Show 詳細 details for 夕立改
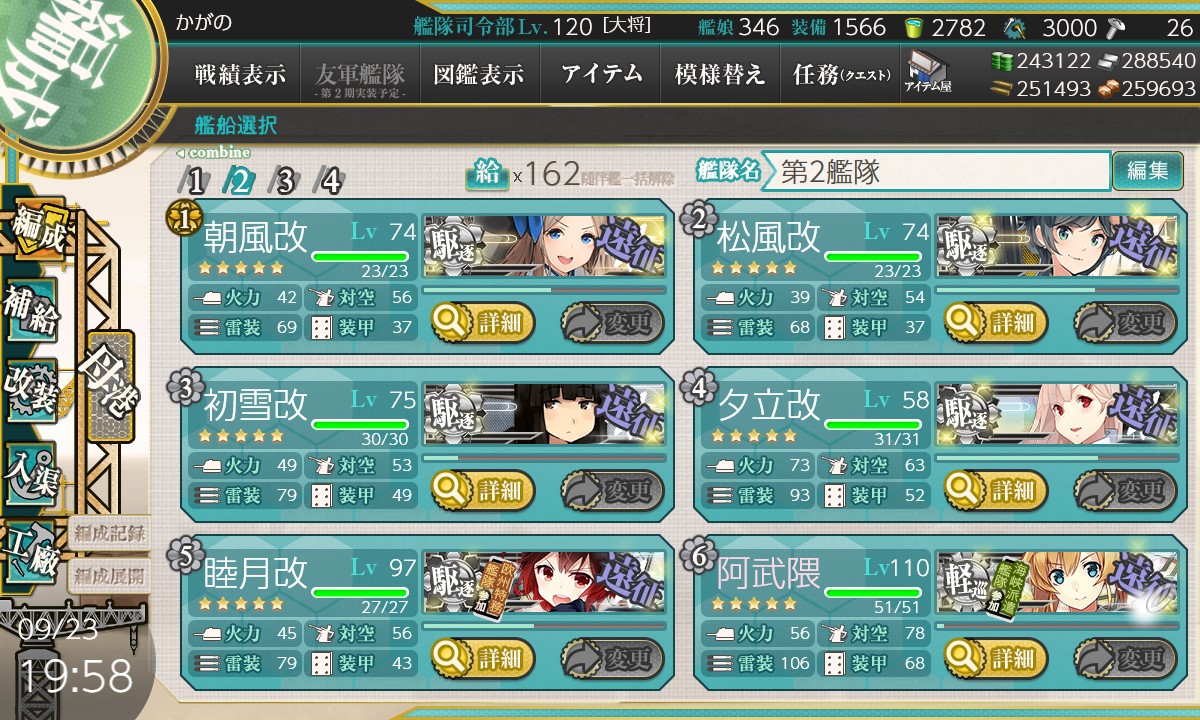The image size is (1200, 720). tap(997, 490)
